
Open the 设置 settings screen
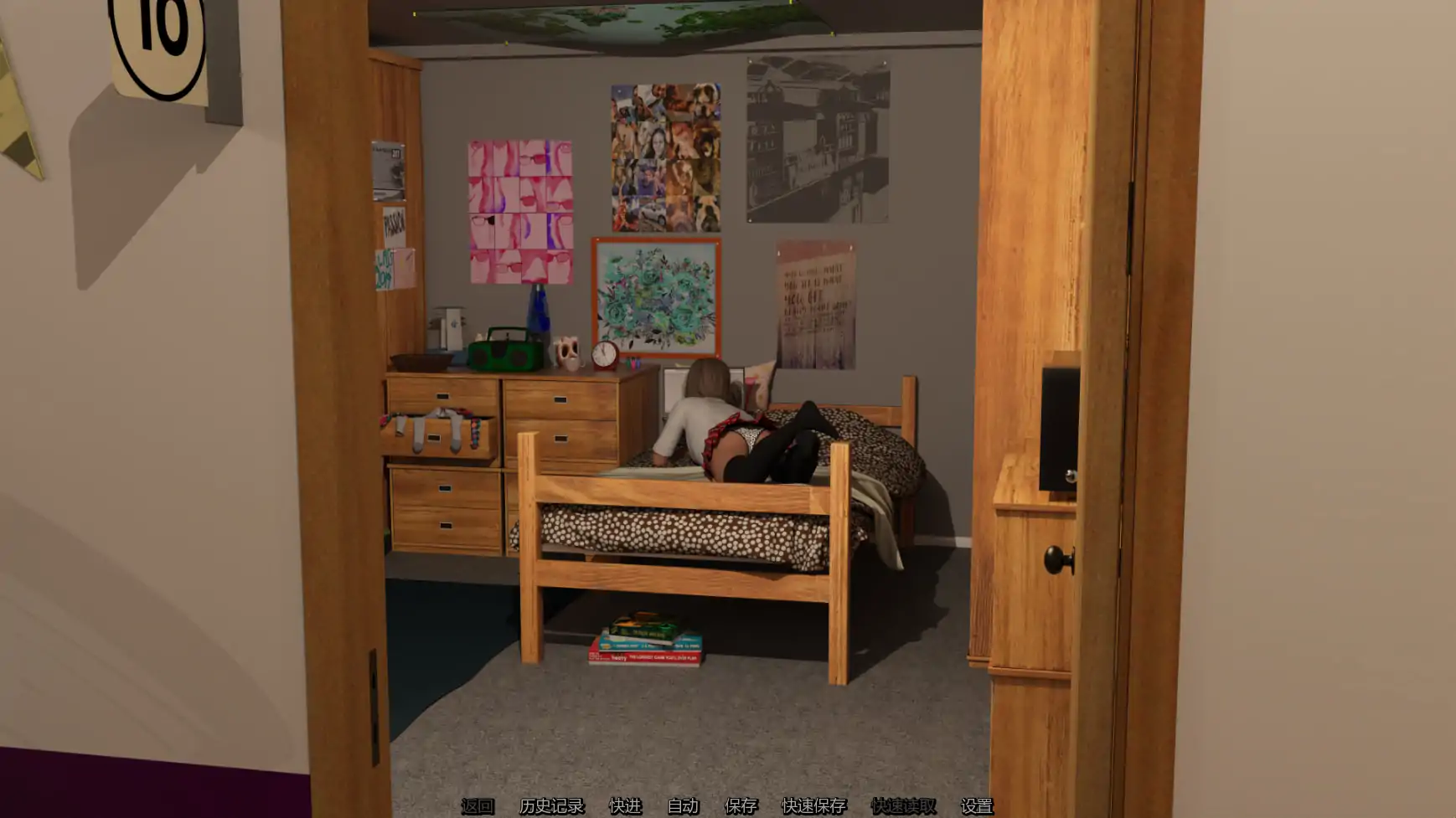point(977,807)
